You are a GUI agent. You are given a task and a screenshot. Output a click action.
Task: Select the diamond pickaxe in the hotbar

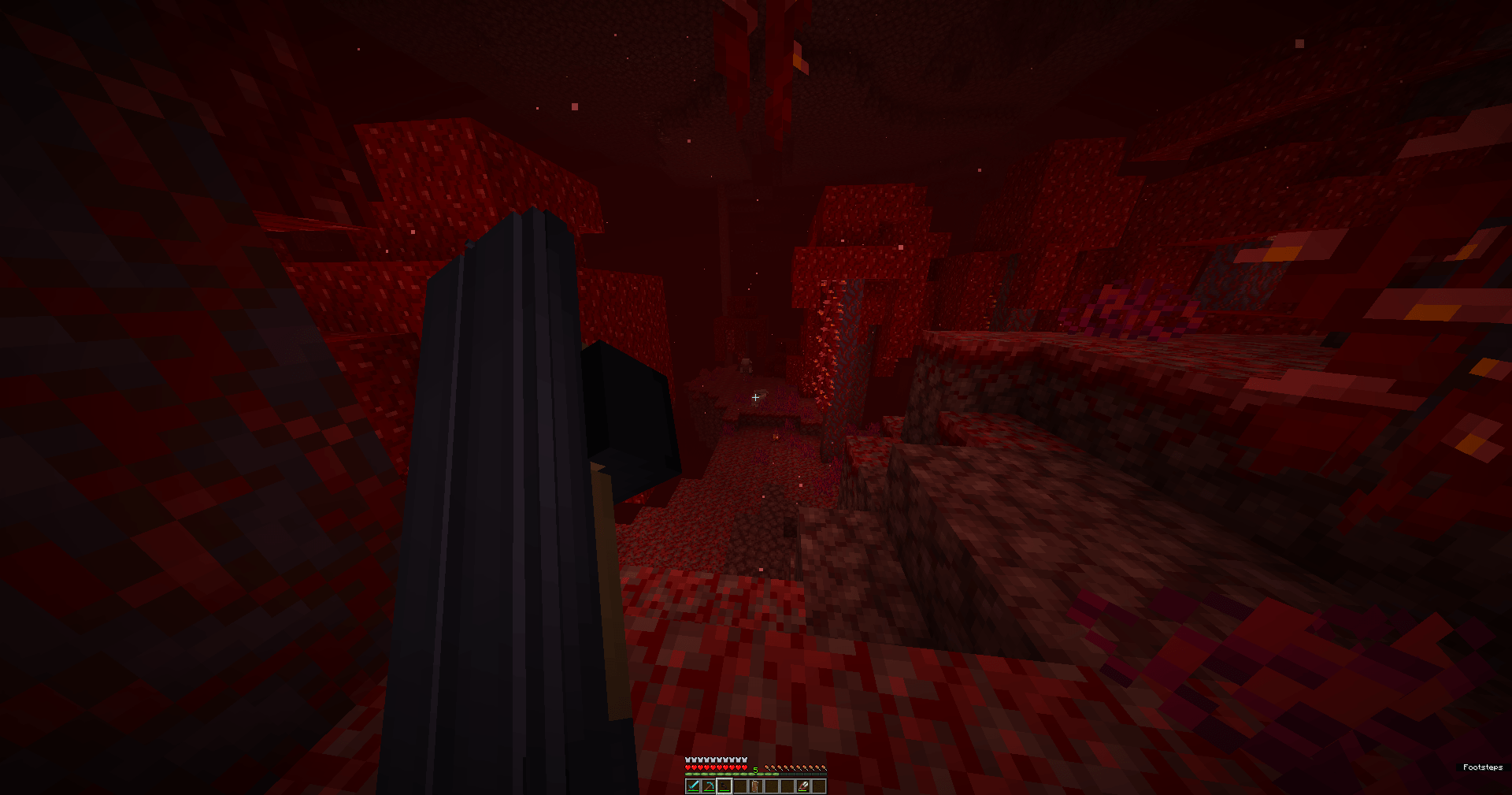coord(709,786)
